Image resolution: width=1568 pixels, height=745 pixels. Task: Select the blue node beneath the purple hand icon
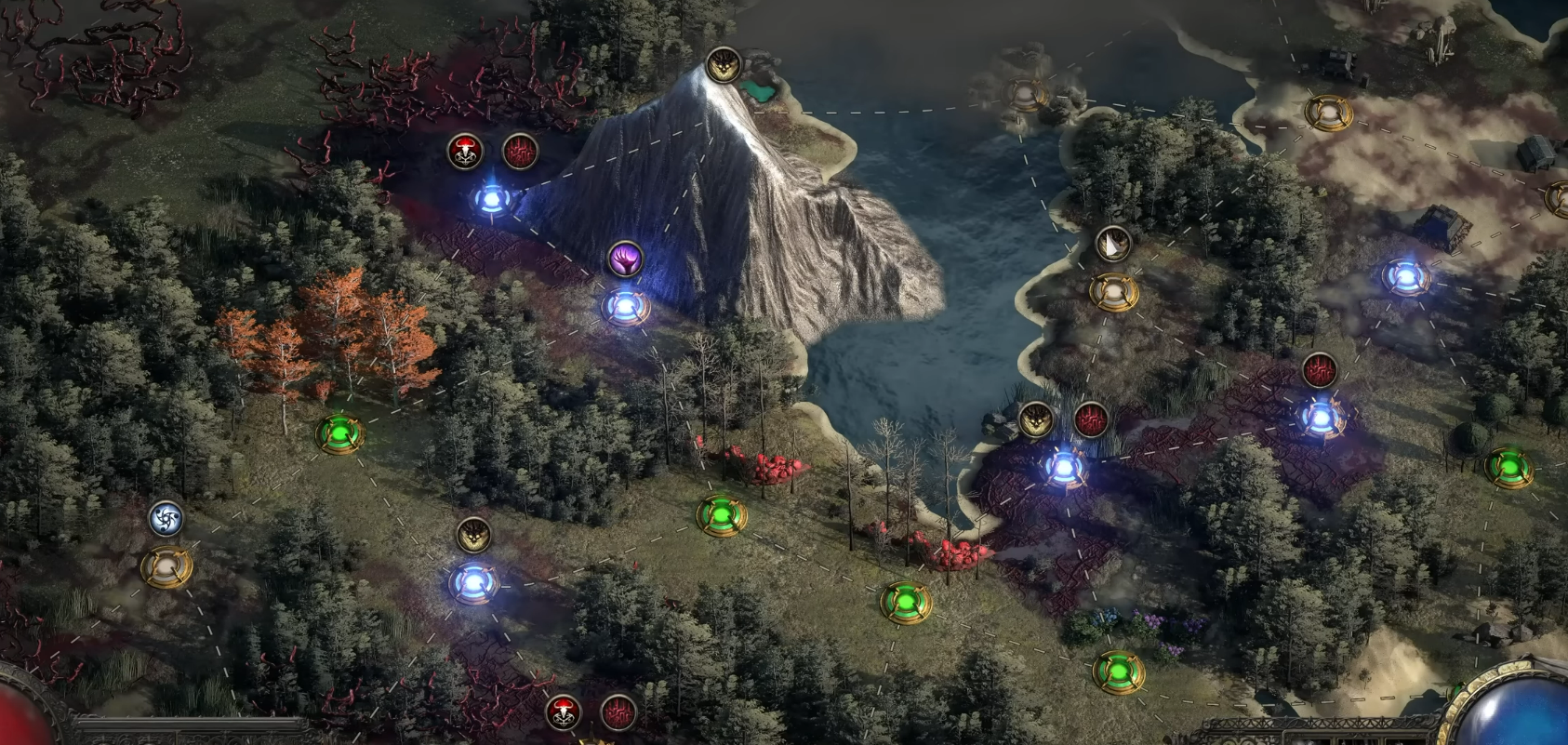(x=625, y=306)
